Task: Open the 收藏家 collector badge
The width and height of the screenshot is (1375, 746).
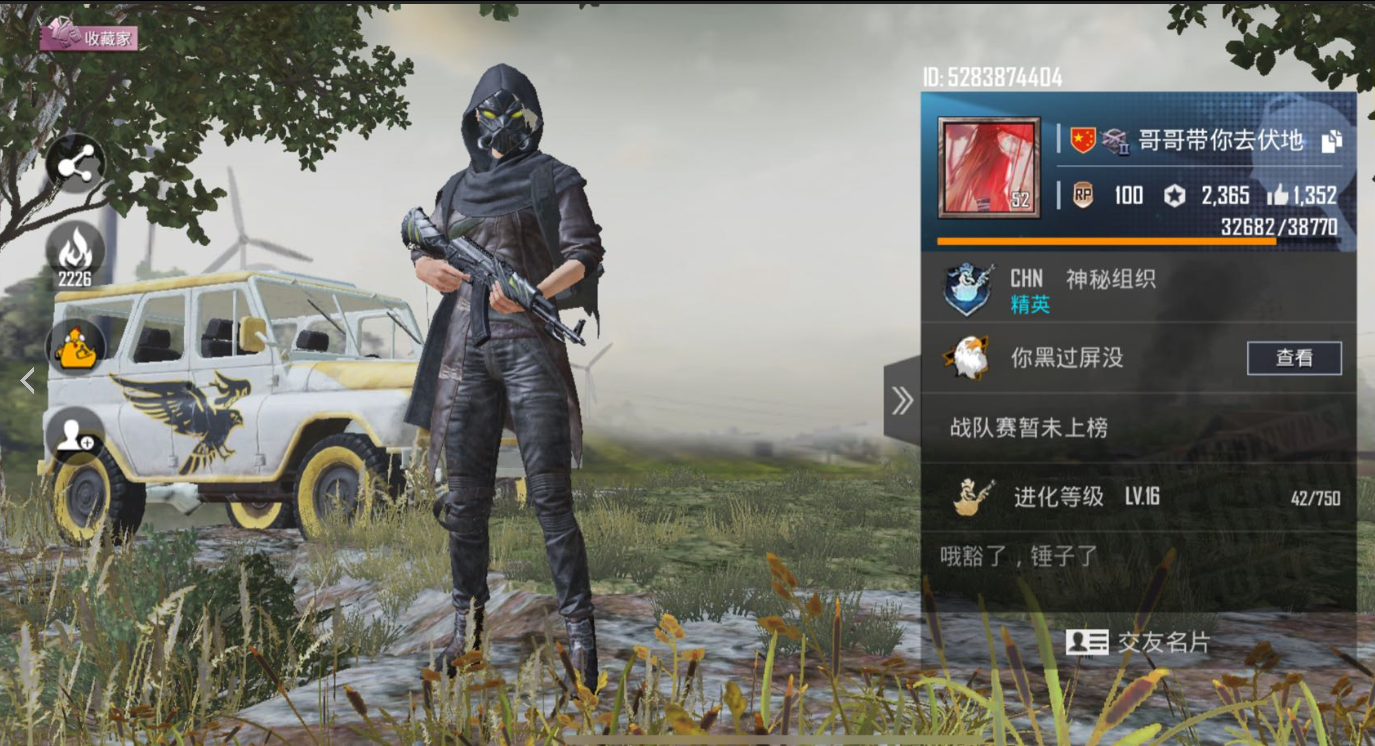Action: (89, 36)
